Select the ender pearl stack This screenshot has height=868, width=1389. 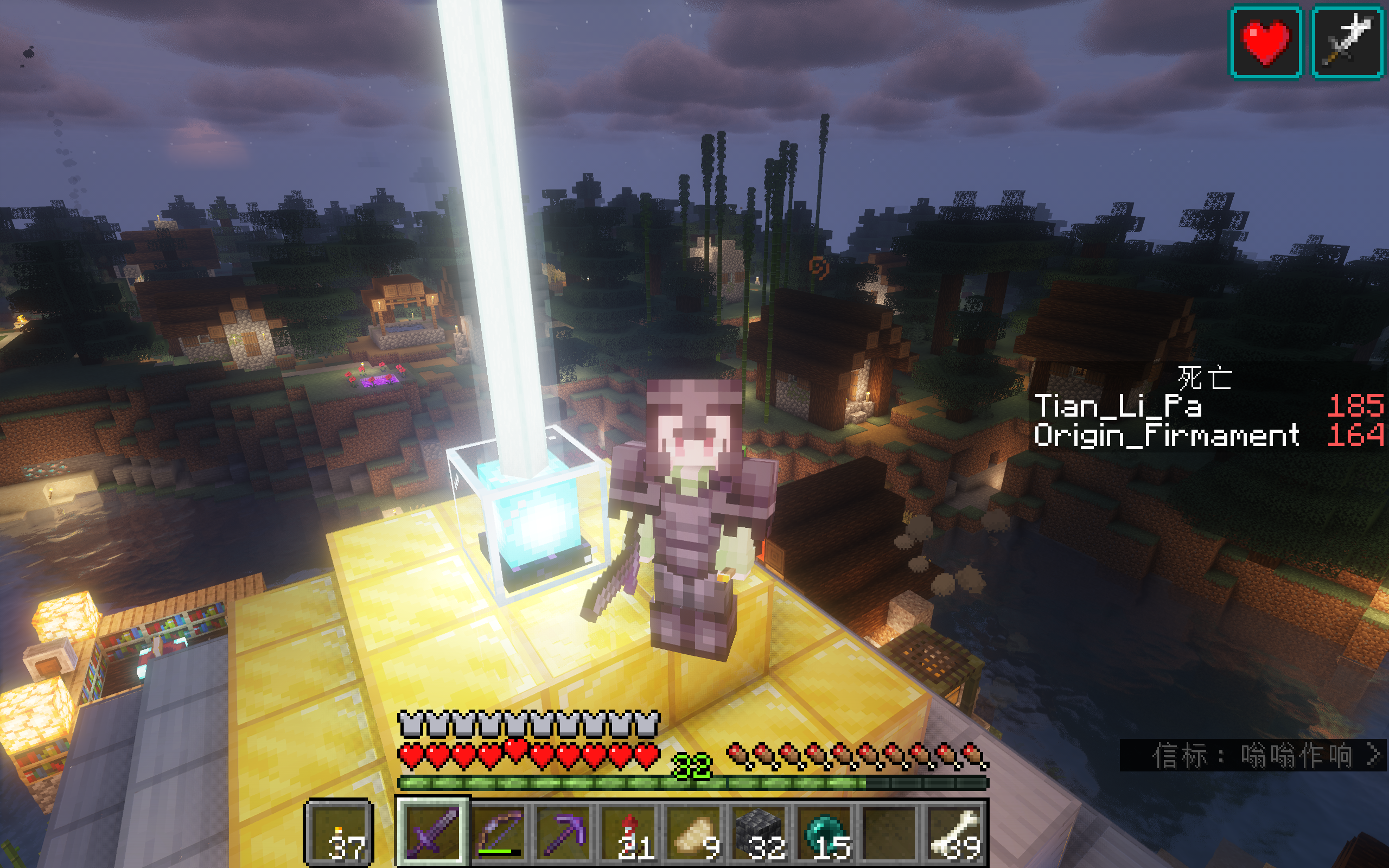825,831
